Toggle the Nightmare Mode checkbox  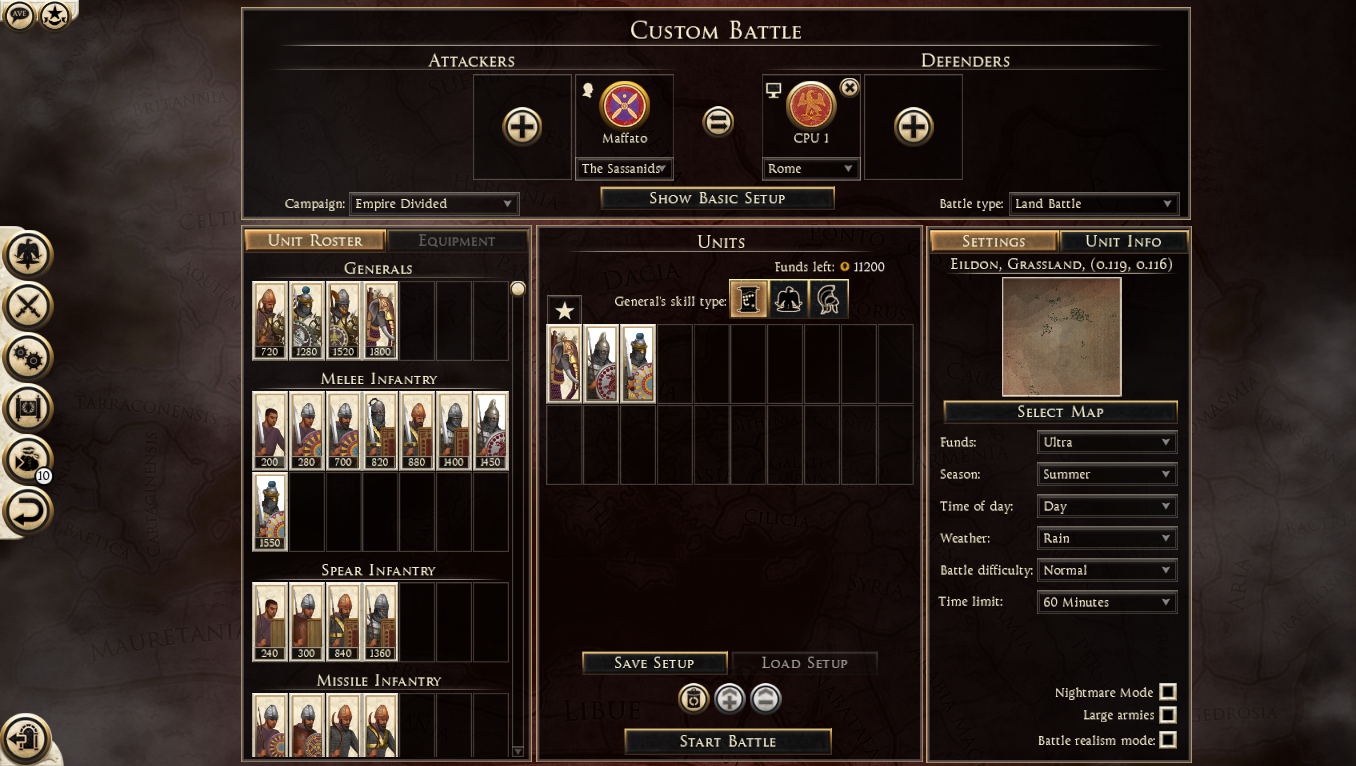[1167, 692]
